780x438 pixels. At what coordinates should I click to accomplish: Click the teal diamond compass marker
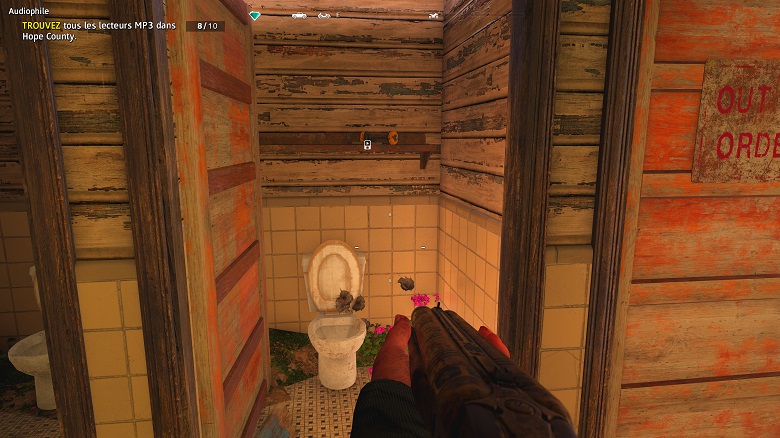click(x=255, y=16)
